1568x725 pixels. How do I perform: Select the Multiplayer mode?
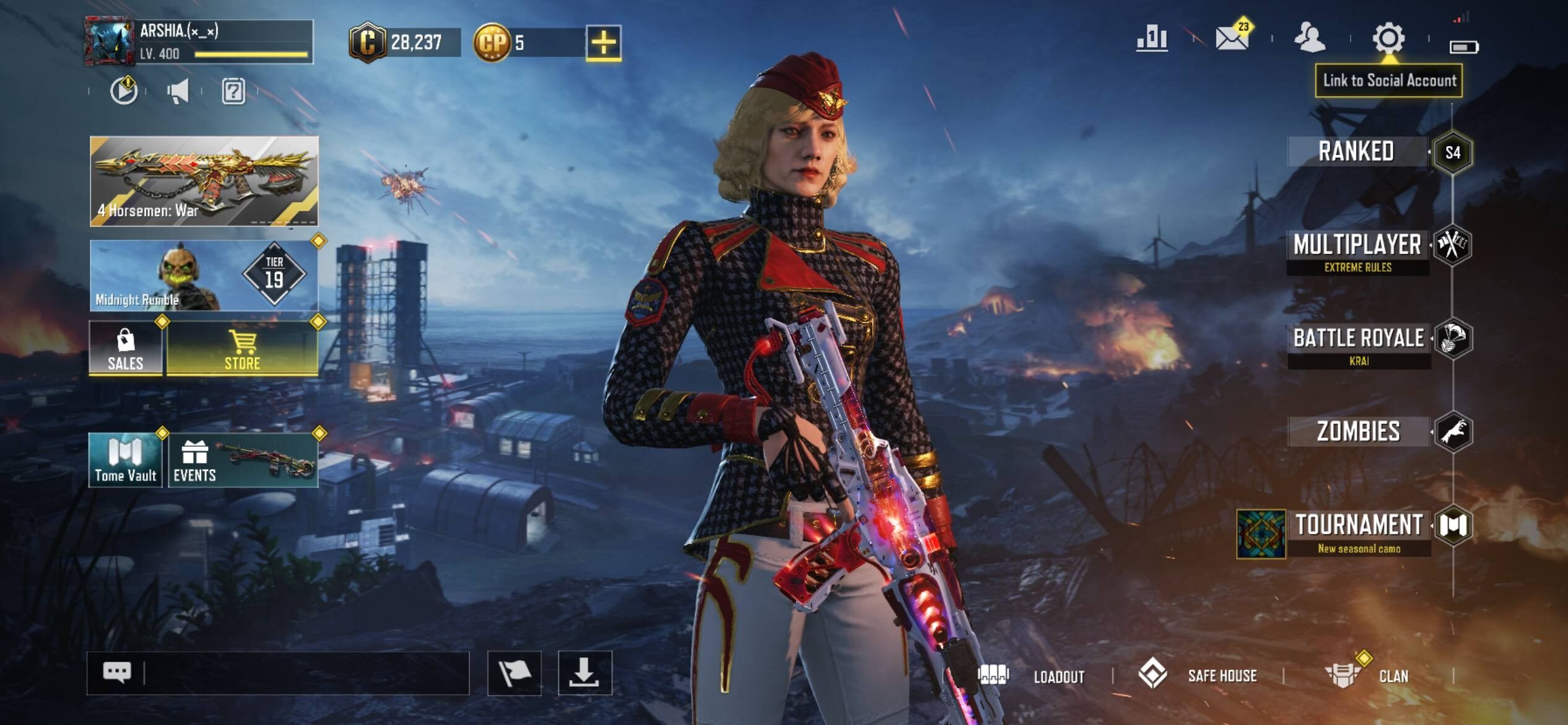pos(1357,246)
